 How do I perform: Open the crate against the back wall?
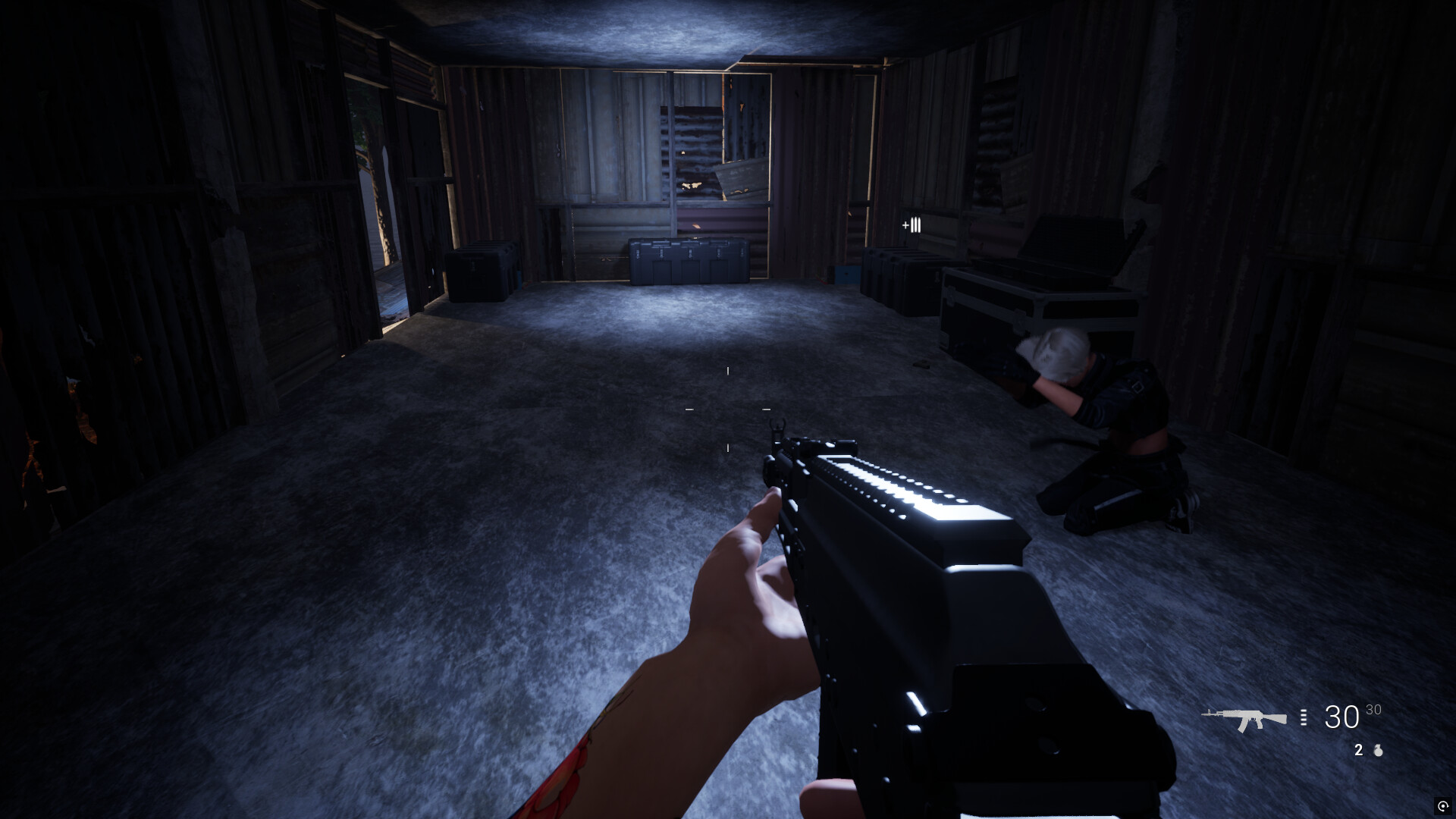tap(686, 262)
